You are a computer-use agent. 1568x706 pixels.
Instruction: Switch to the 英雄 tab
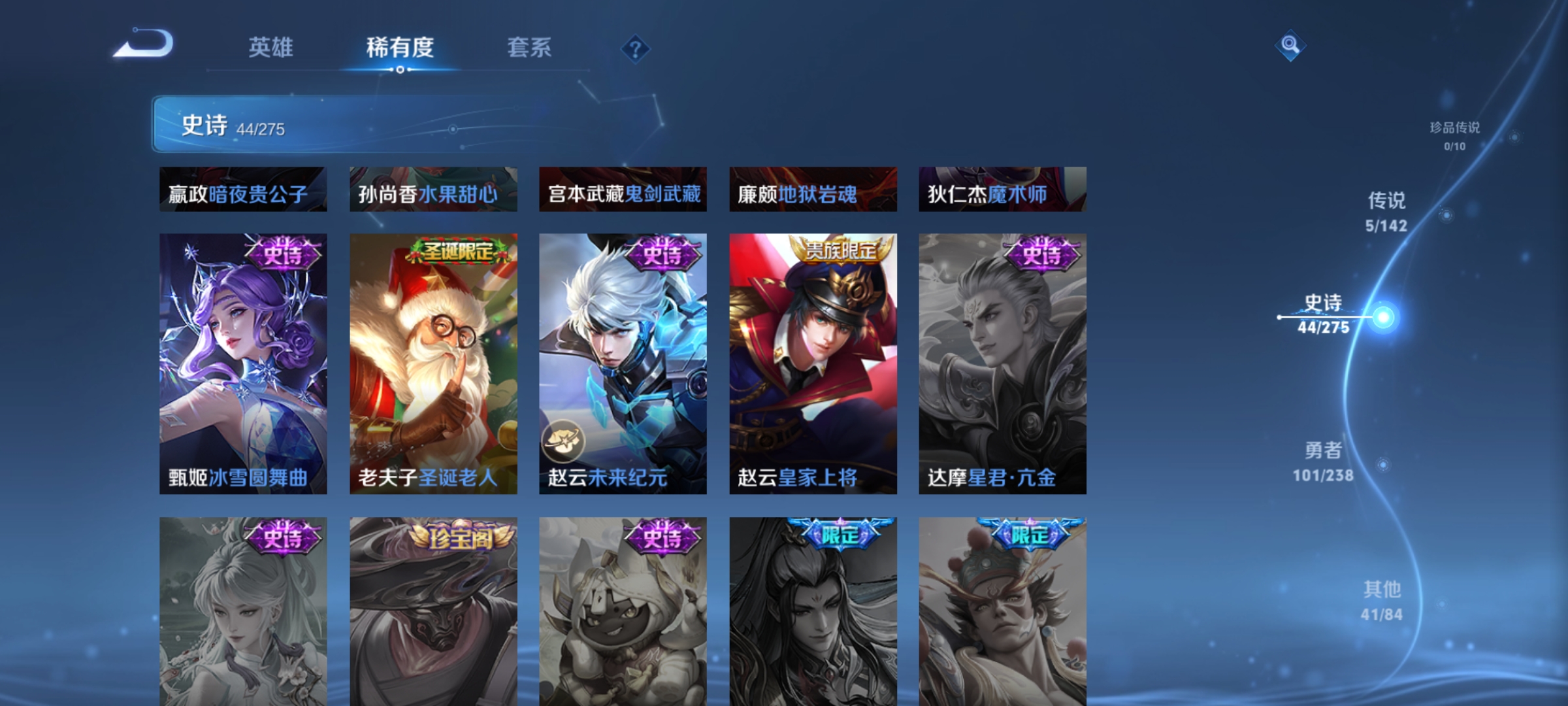coord(272,47)
